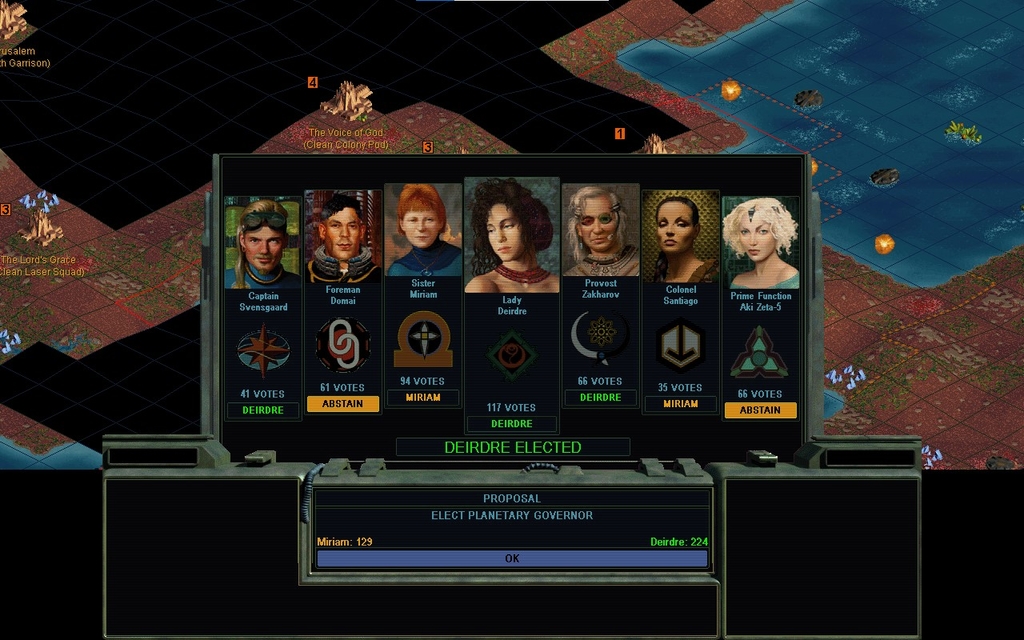
Task: Confirm the election result with OK
Action: click(512, 559)
